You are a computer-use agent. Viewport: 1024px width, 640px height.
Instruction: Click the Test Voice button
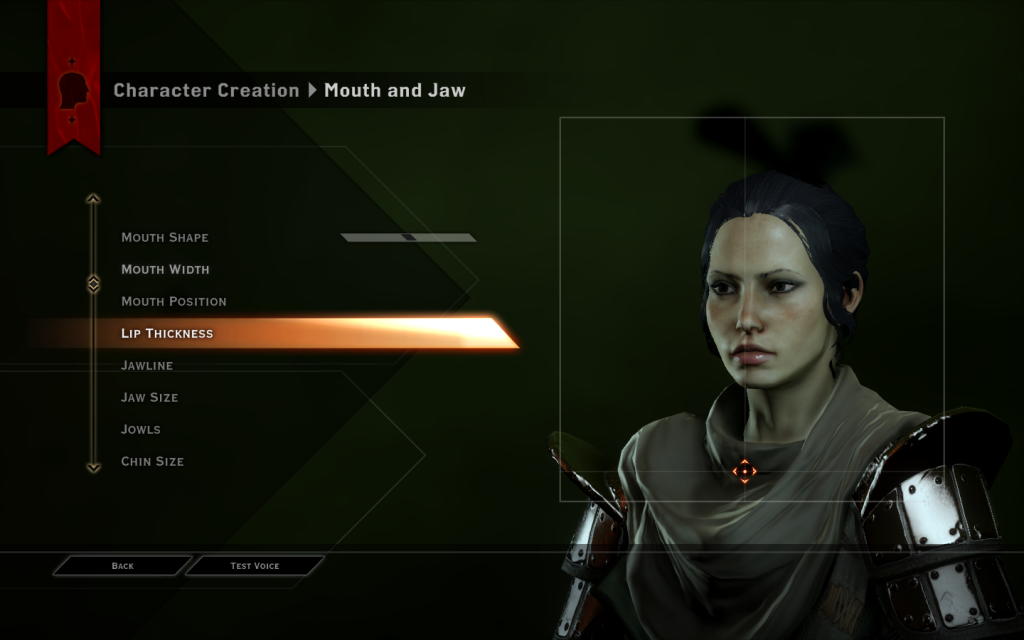pos(254,566)
